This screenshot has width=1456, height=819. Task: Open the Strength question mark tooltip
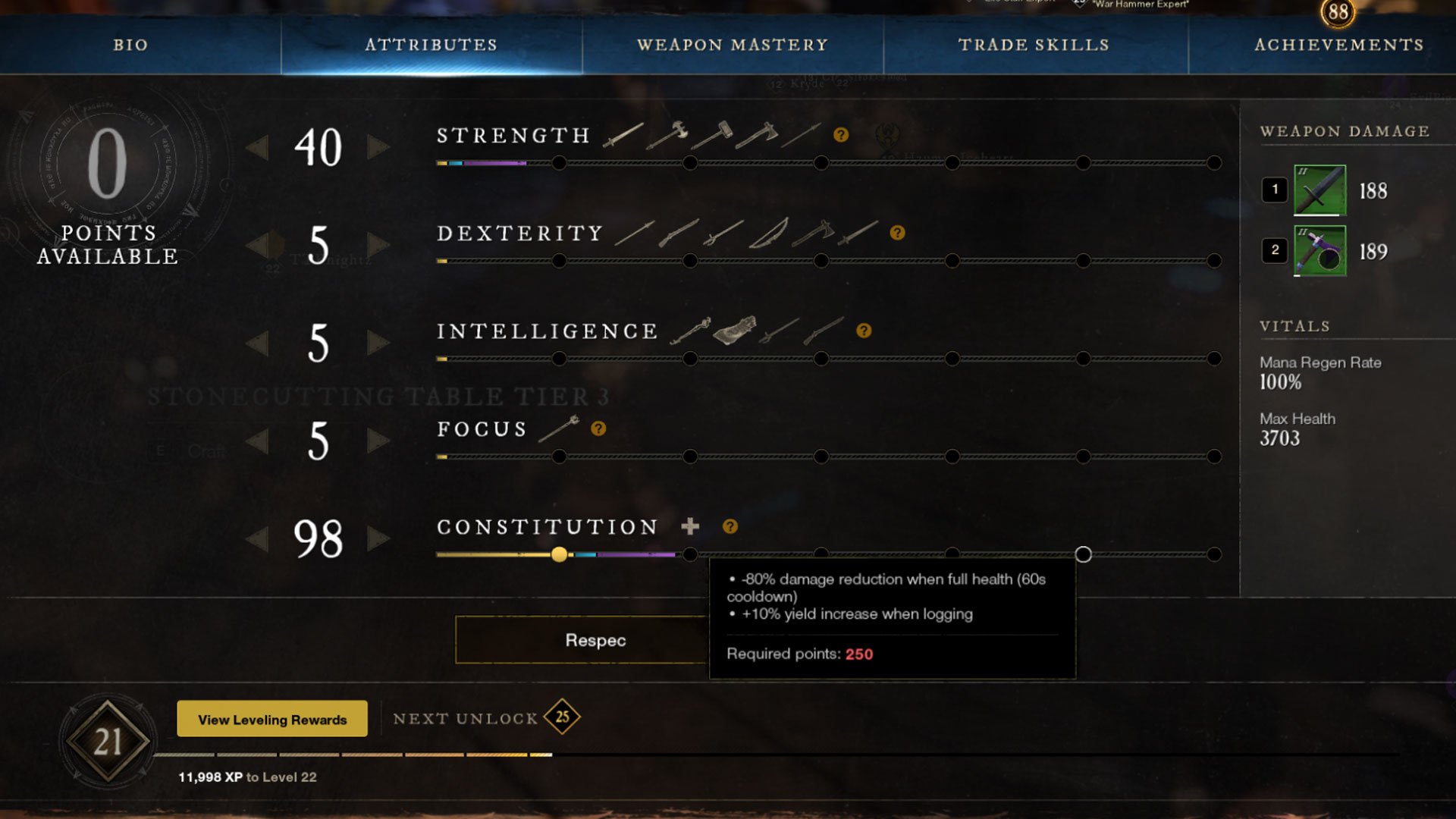point(842,135)
